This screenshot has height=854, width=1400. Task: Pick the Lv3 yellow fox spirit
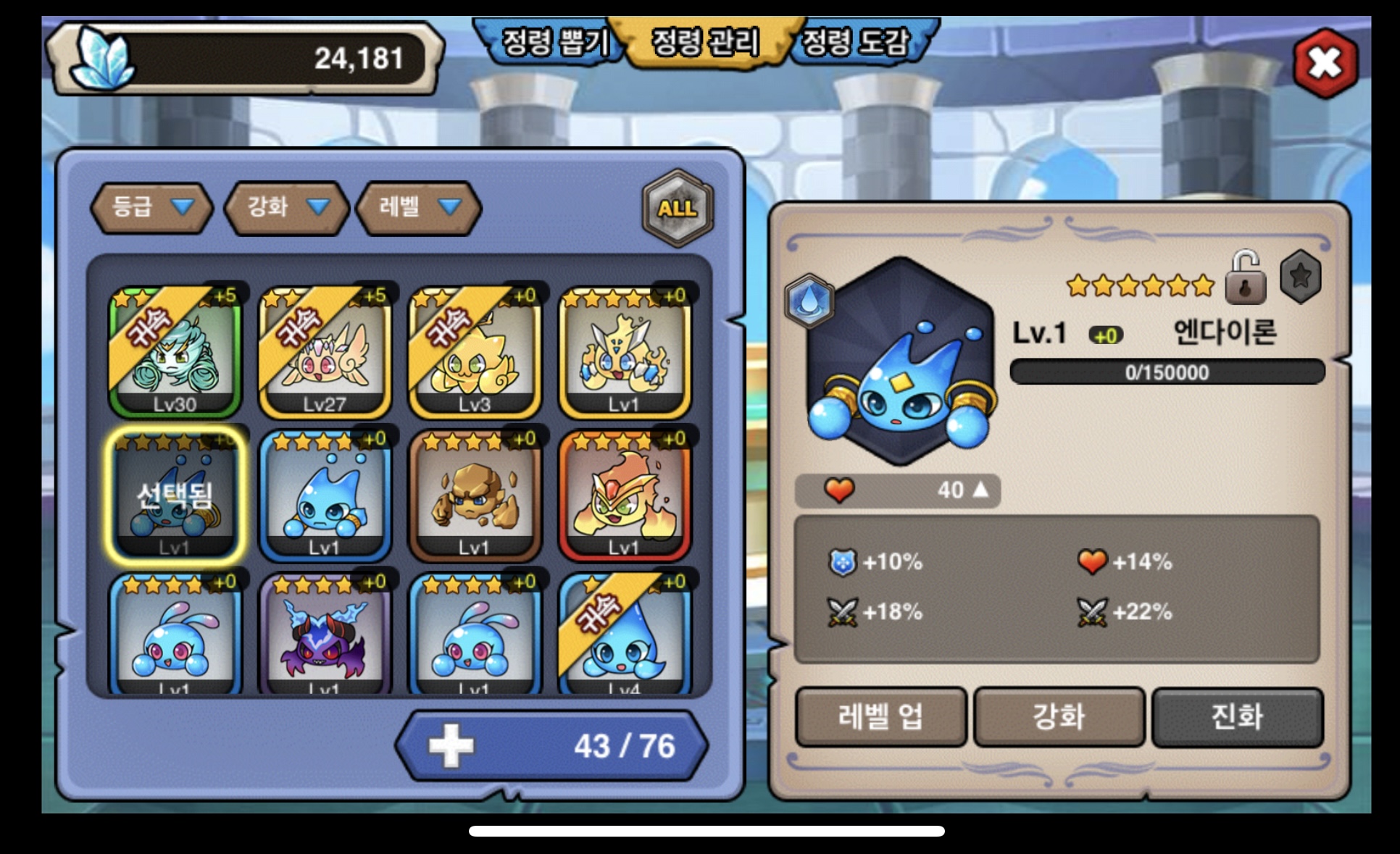475,353
